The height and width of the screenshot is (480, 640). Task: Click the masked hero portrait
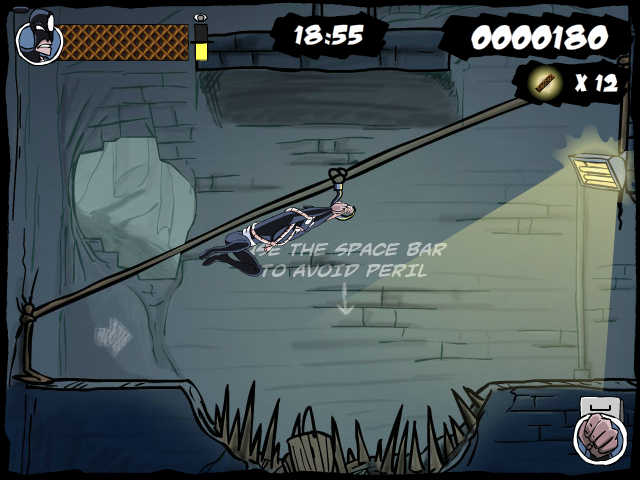[x=39, y=41]
